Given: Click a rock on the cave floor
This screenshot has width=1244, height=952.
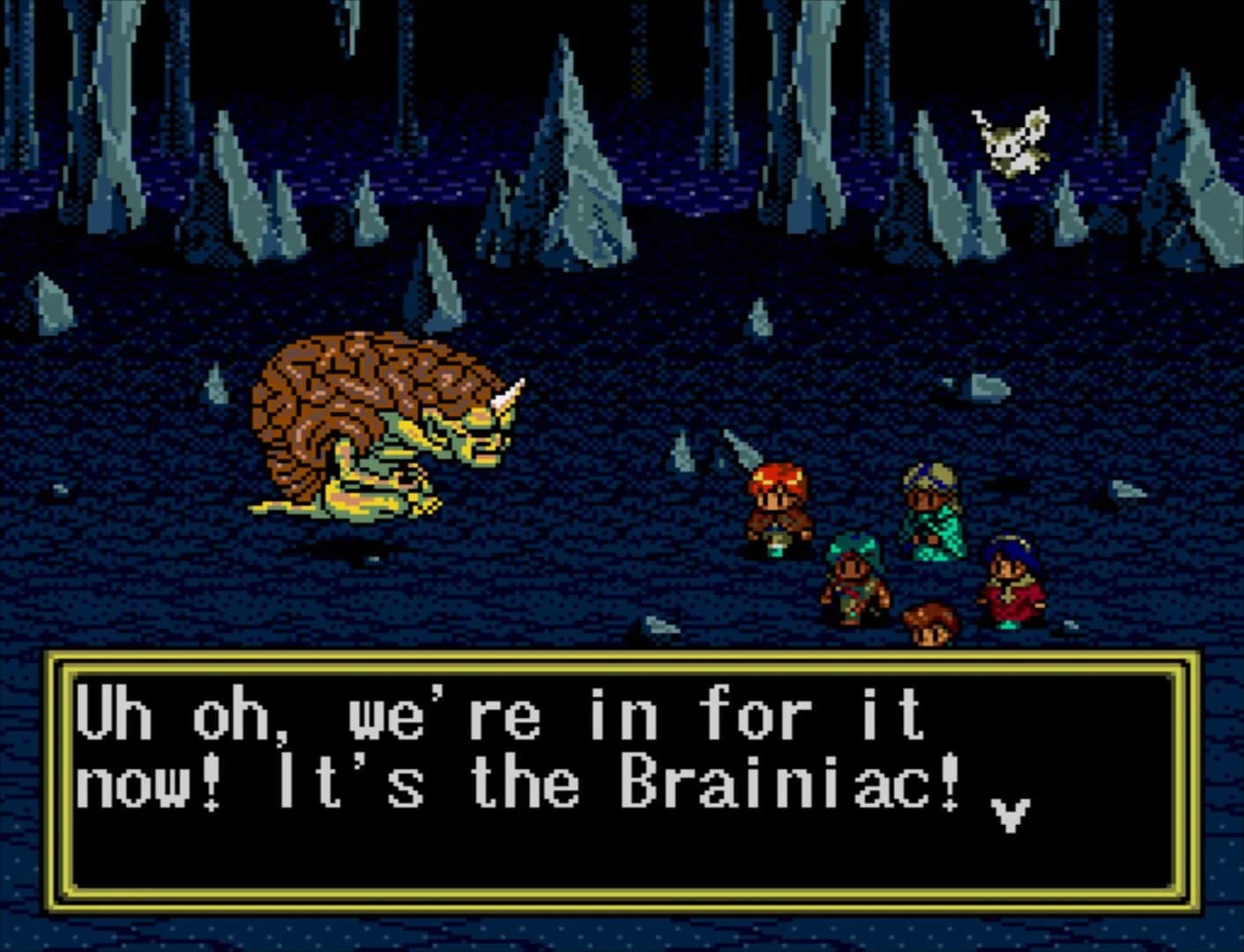Looking at the screenshot, I should (989, 388).
